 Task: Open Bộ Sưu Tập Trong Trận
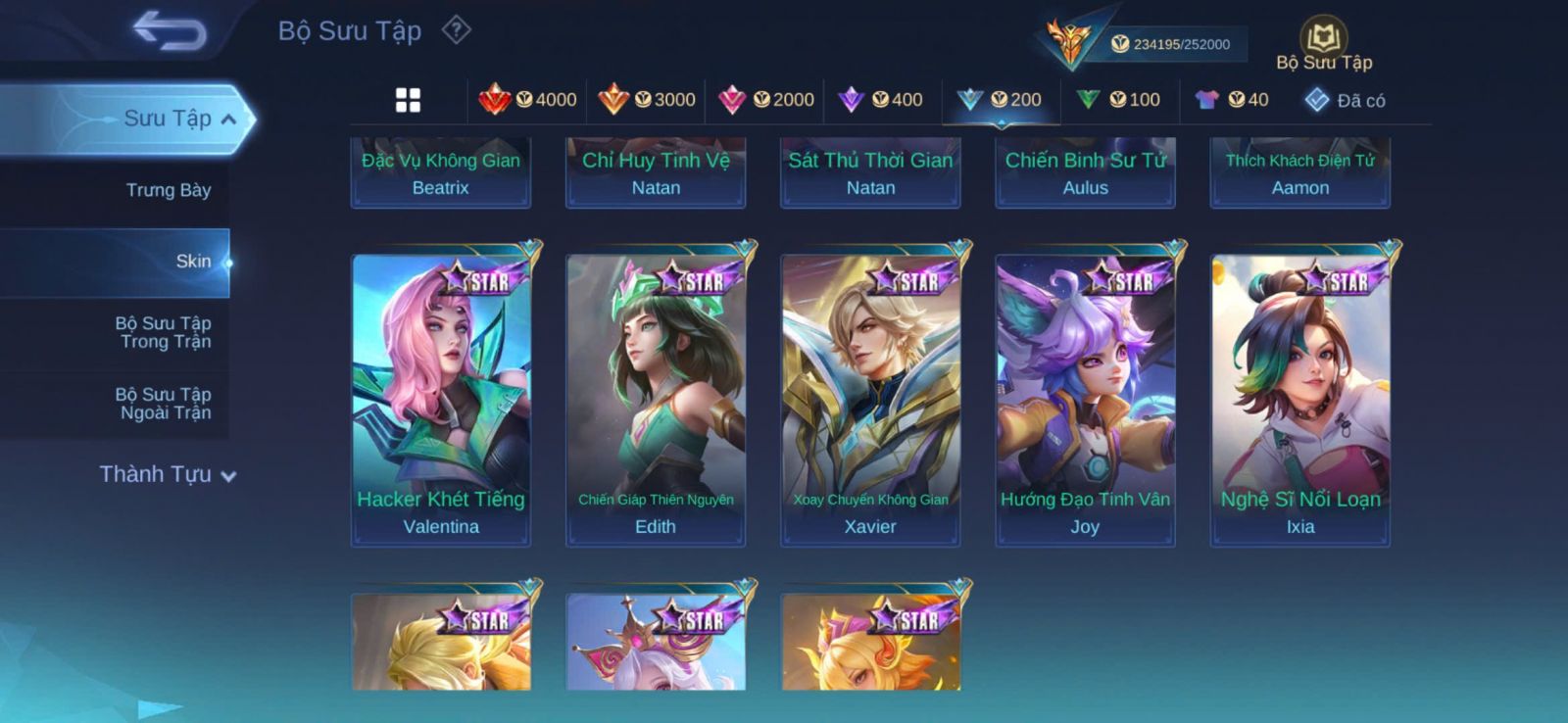[164, 332]
